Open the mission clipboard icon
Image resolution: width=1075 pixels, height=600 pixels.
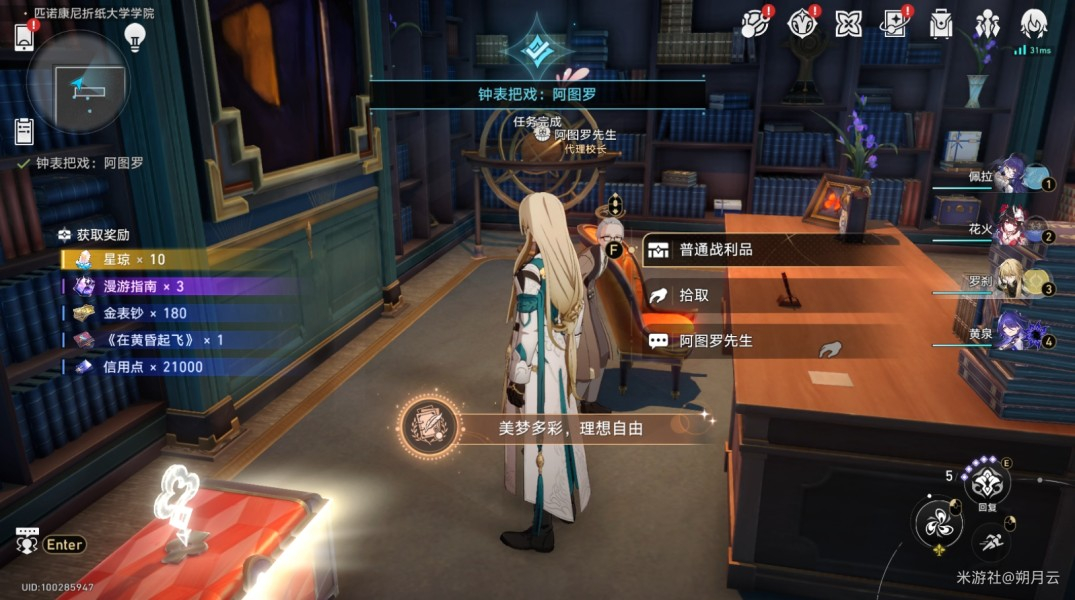24,131
